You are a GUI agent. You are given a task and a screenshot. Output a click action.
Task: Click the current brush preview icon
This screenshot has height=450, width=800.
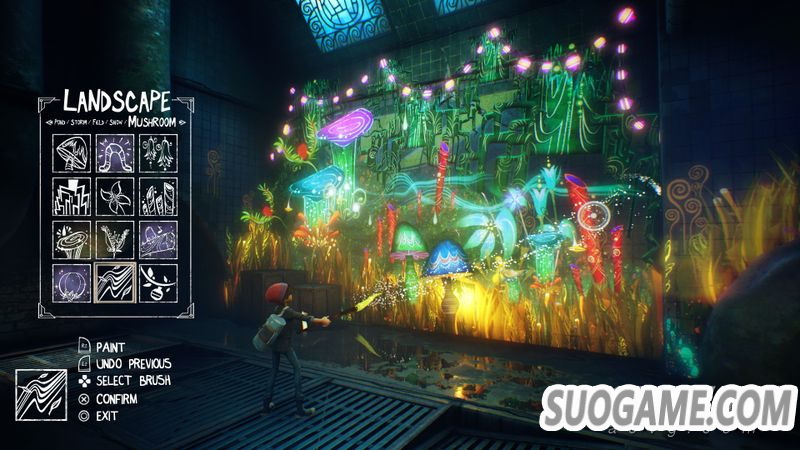[x=38, y=393]
